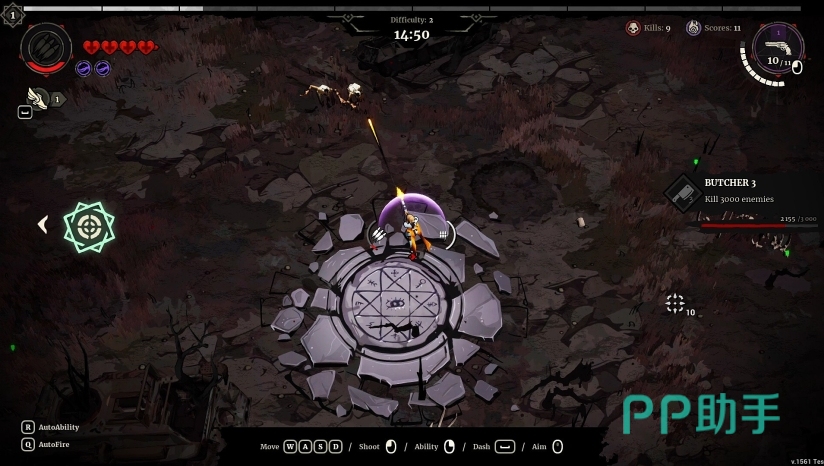Select the bullets emblem in the round frame
Image resolution: width=824 pixels, height=466 pixels.
pos(46,45)
